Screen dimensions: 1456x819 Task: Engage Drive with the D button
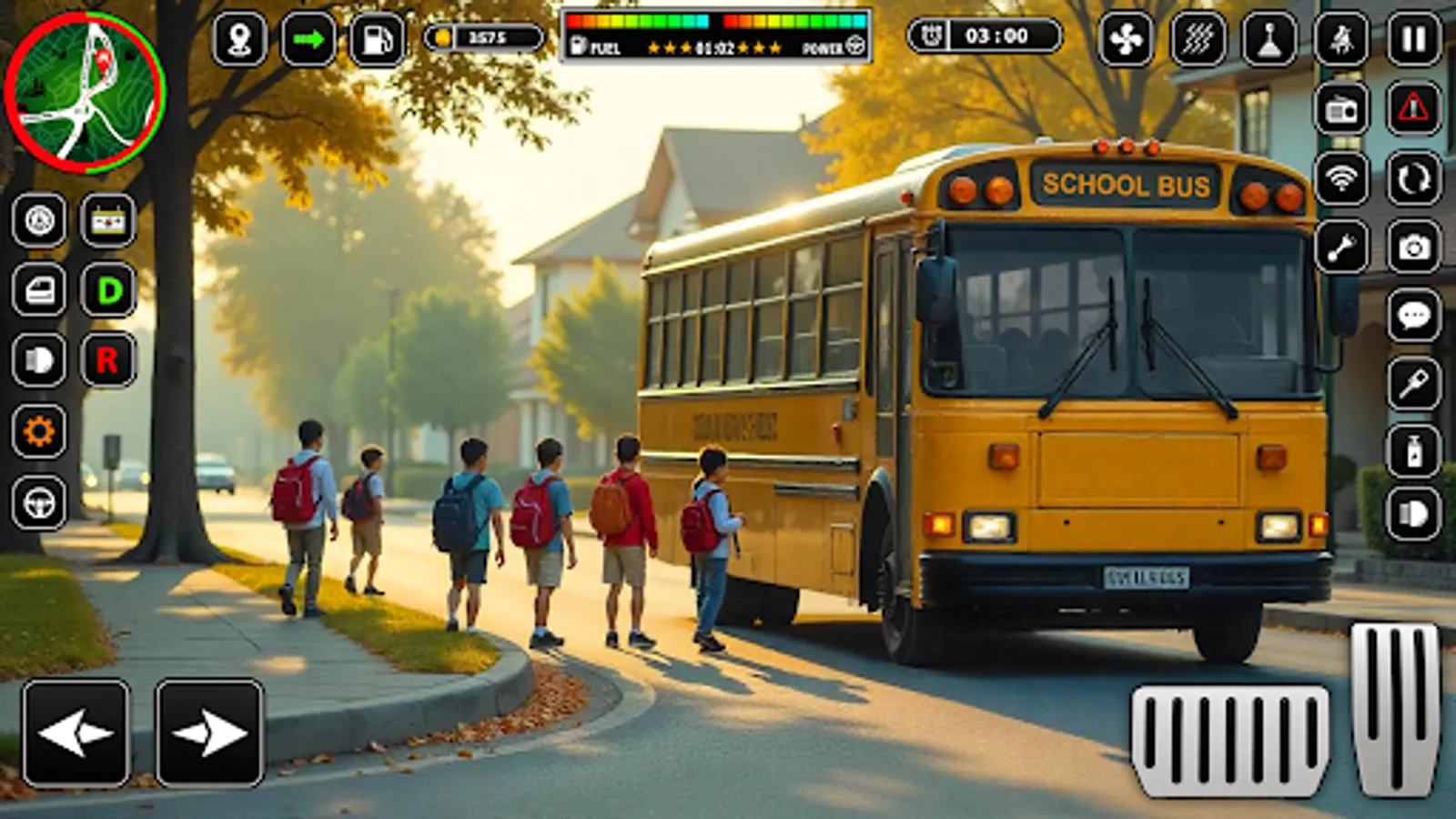click(x=107, y=289)
